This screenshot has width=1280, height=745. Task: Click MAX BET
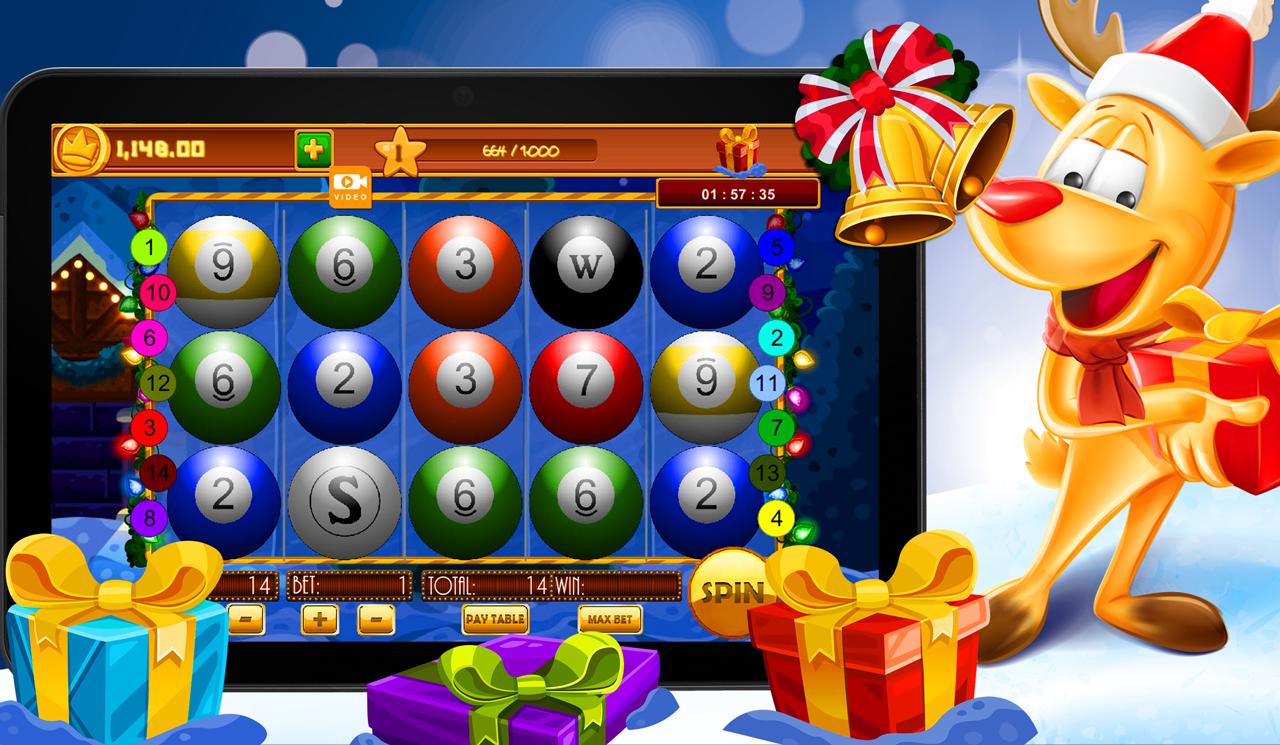coord(612,621)
